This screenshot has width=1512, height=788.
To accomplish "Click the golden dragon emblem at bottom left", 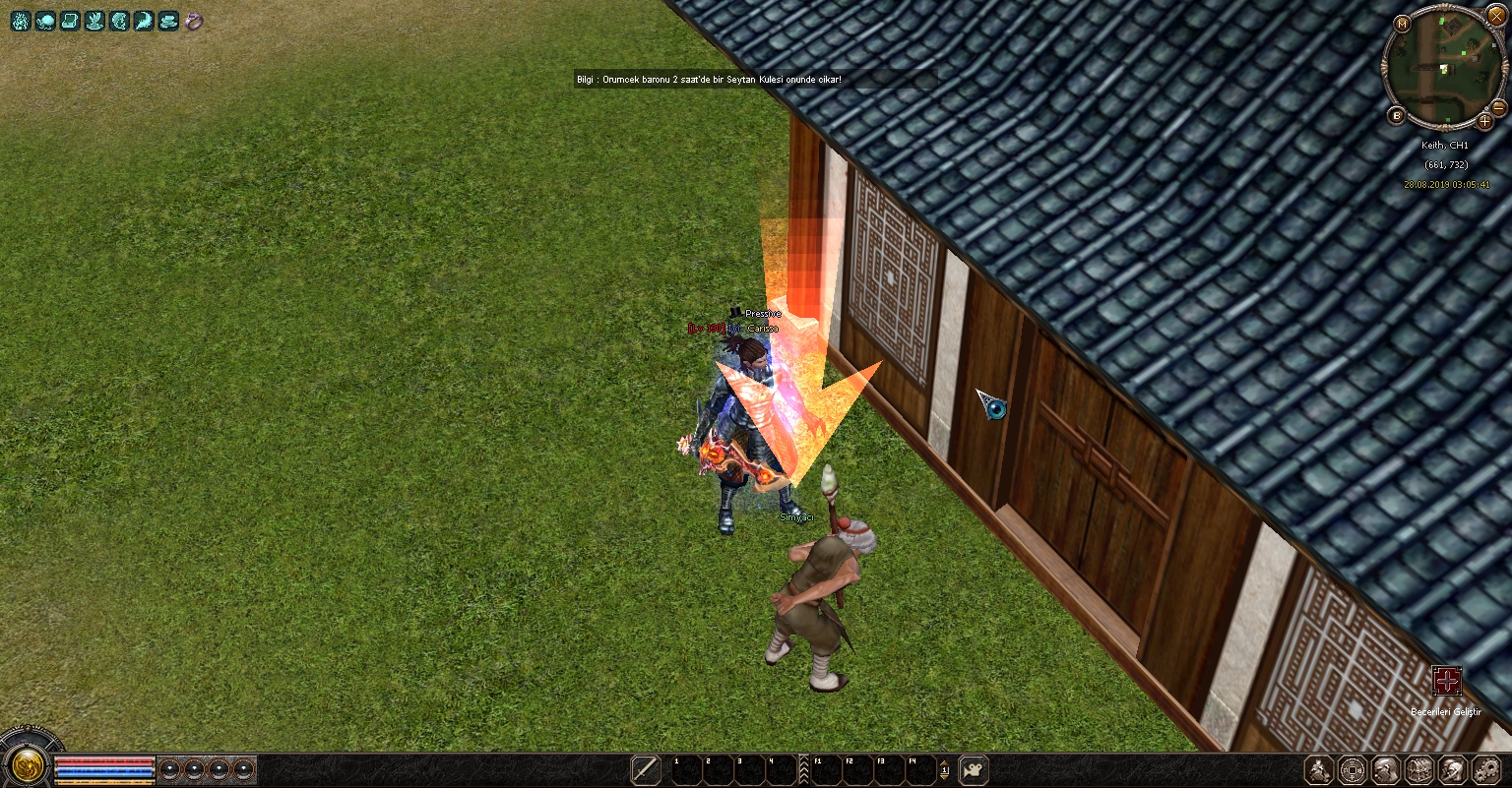I will click(29, 764).
